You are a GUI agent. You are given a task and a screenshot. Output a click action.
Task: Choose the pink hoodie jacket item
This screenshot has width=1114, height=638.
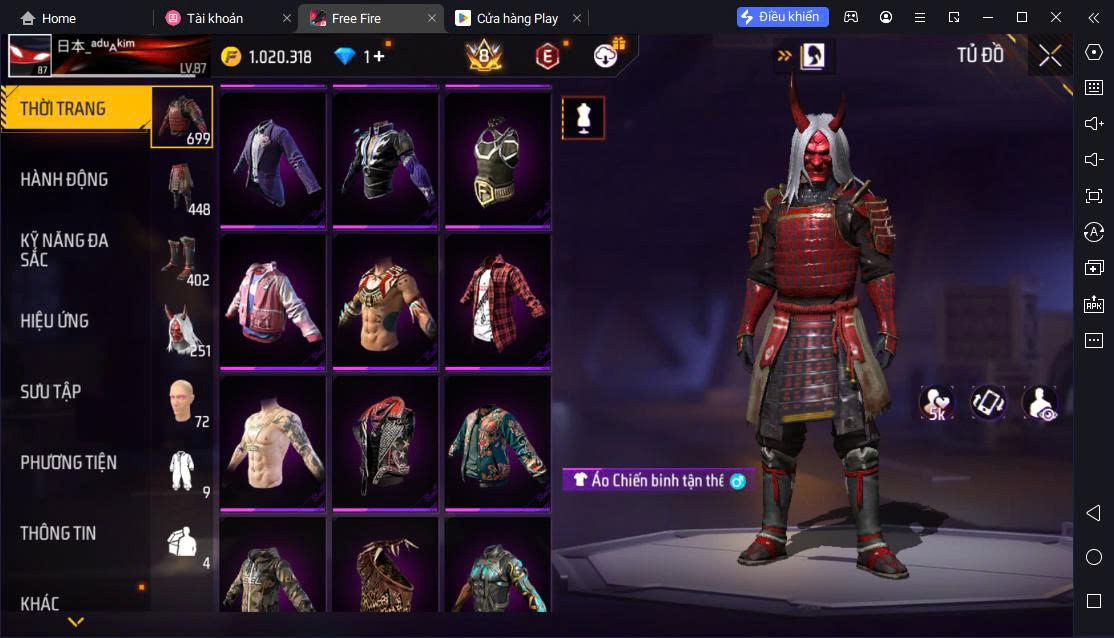(273, 300)
